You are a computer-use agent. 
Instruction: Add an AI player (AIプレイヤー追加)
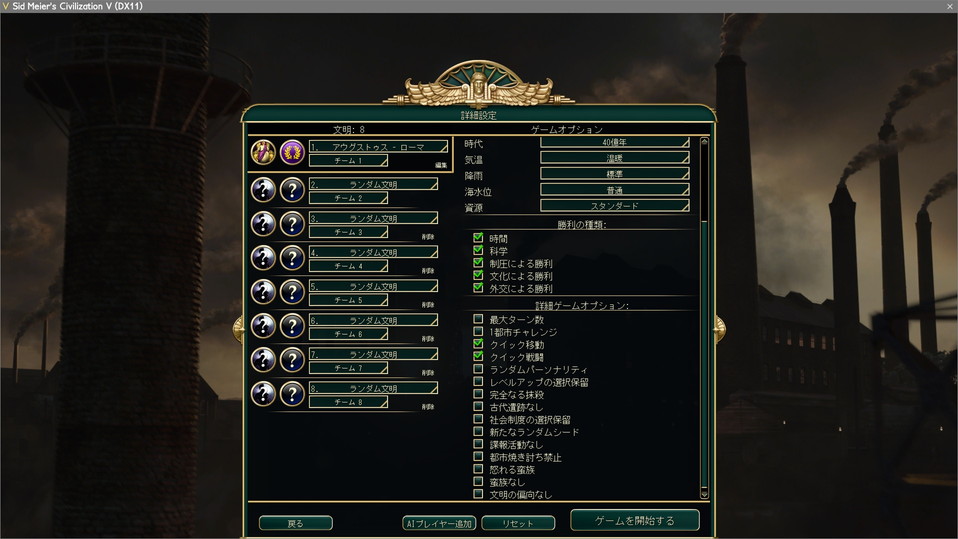438,523
